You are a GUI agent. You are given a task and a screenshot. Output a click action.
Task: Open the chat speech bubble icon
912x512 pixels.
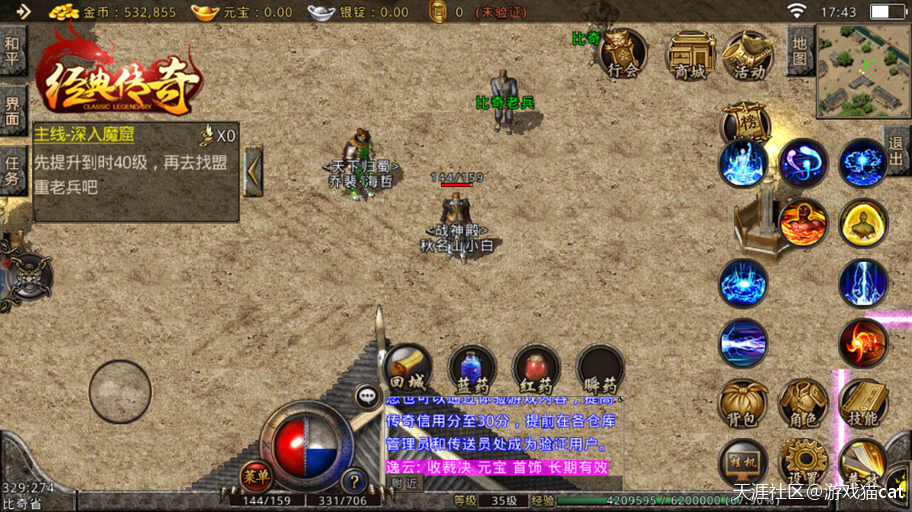click(x=369, y=396)
